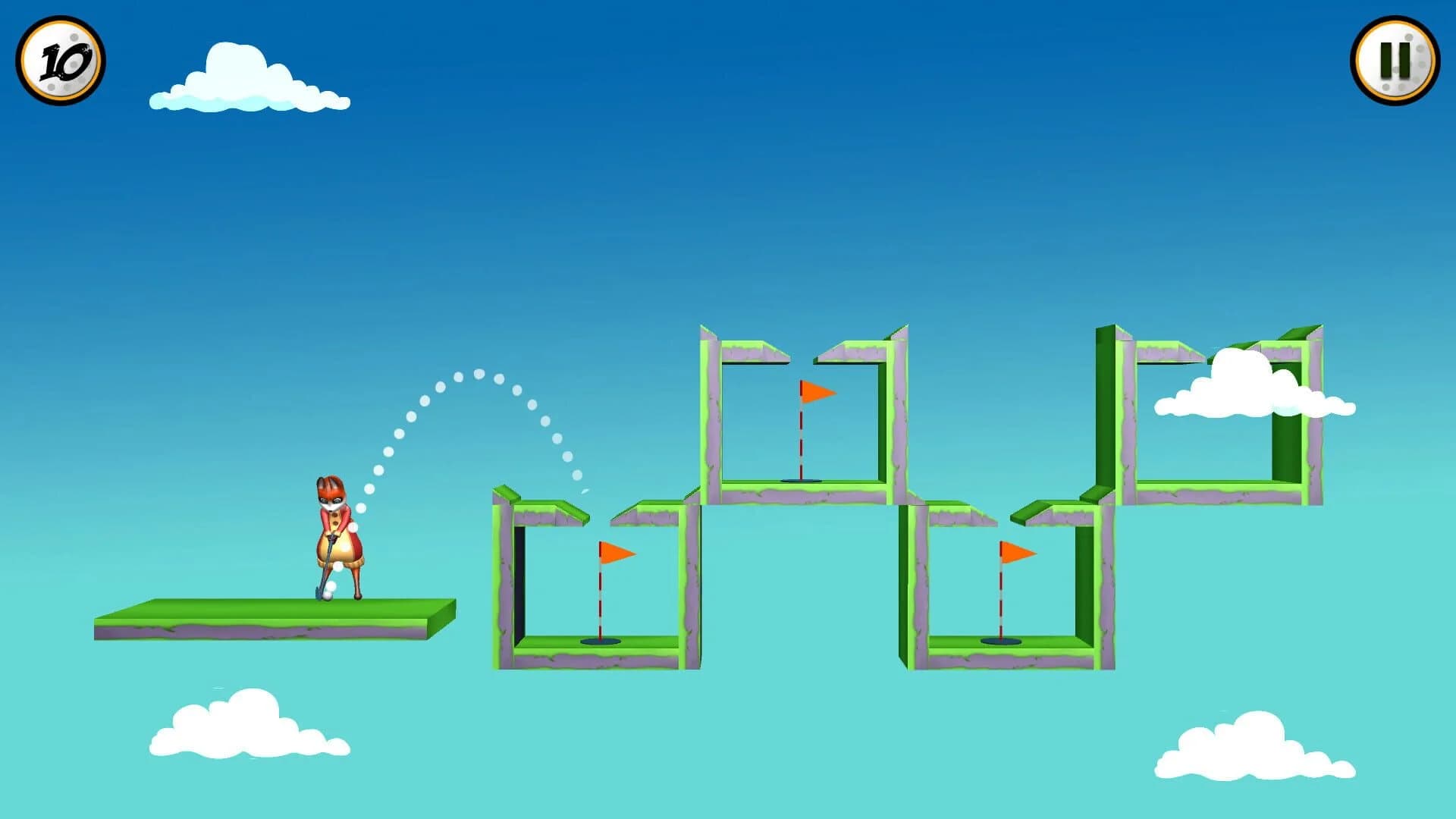Click the highest dot of the trajectory arc
This screenshot has height=819, width=1456.
[x=478, y=374]
